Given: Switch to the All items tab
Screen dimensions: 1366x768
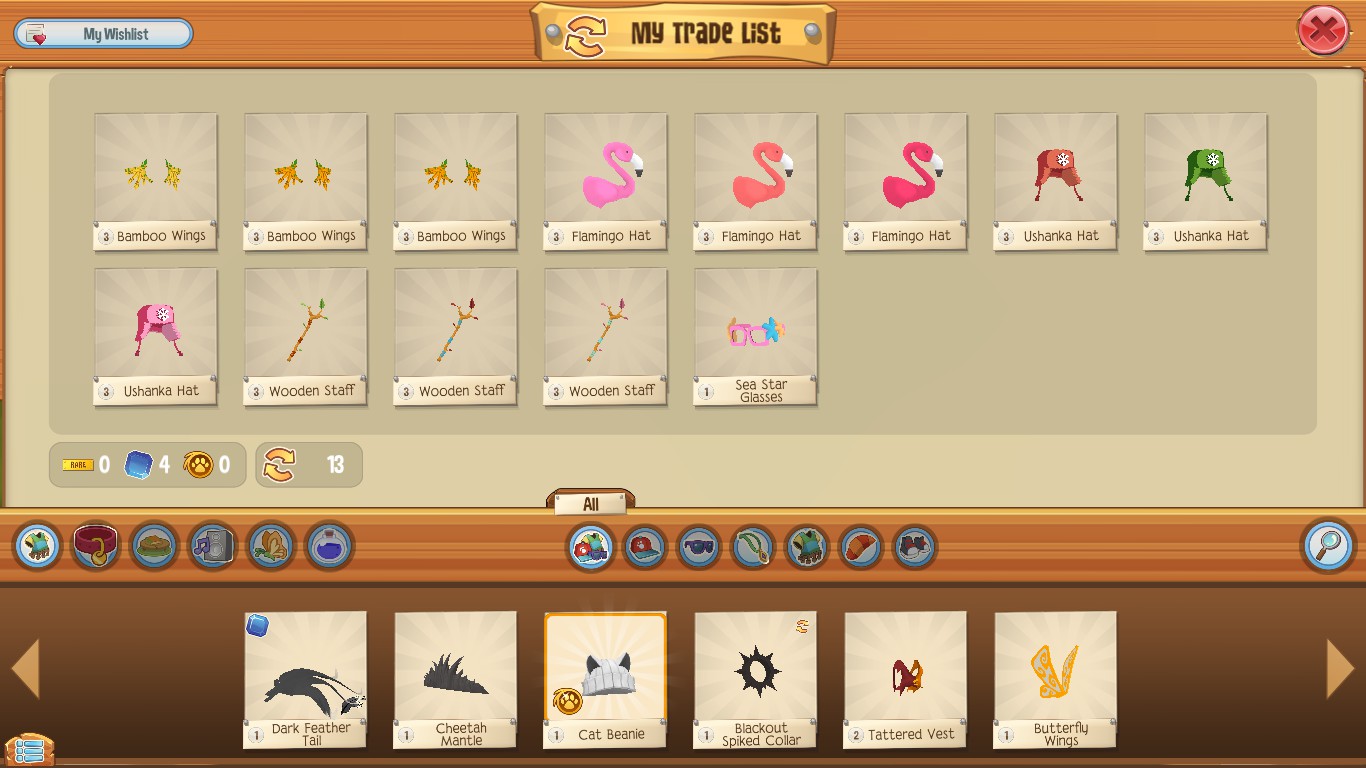Looking at the screenshot, I should pos(590,503).
